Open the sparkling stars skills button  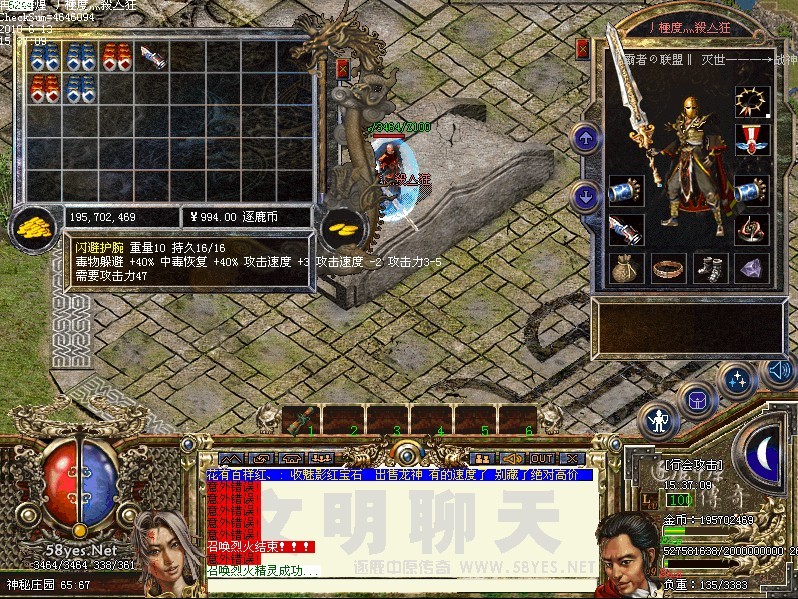[738, 379]
